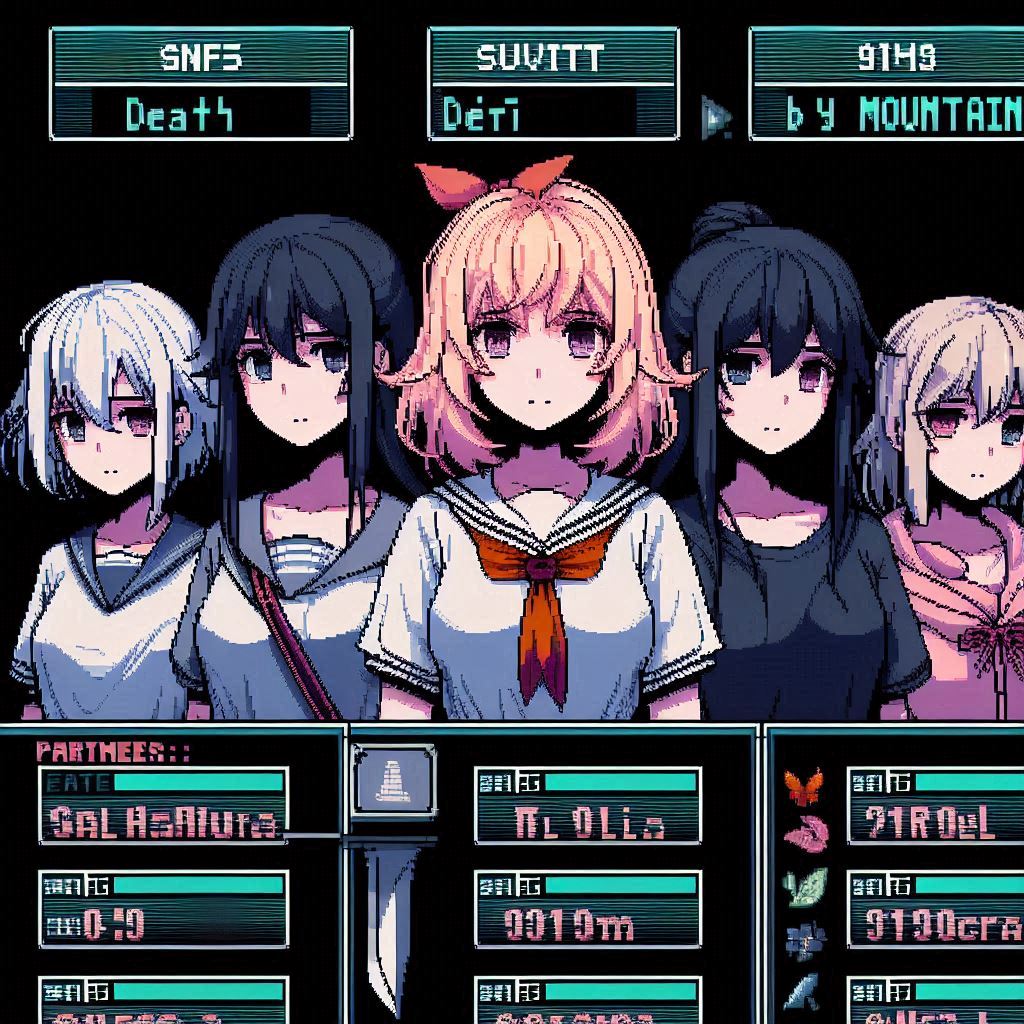Select the orange butterfly icon
This screenshot has height=1024, width=1024.
pos(803,787)
